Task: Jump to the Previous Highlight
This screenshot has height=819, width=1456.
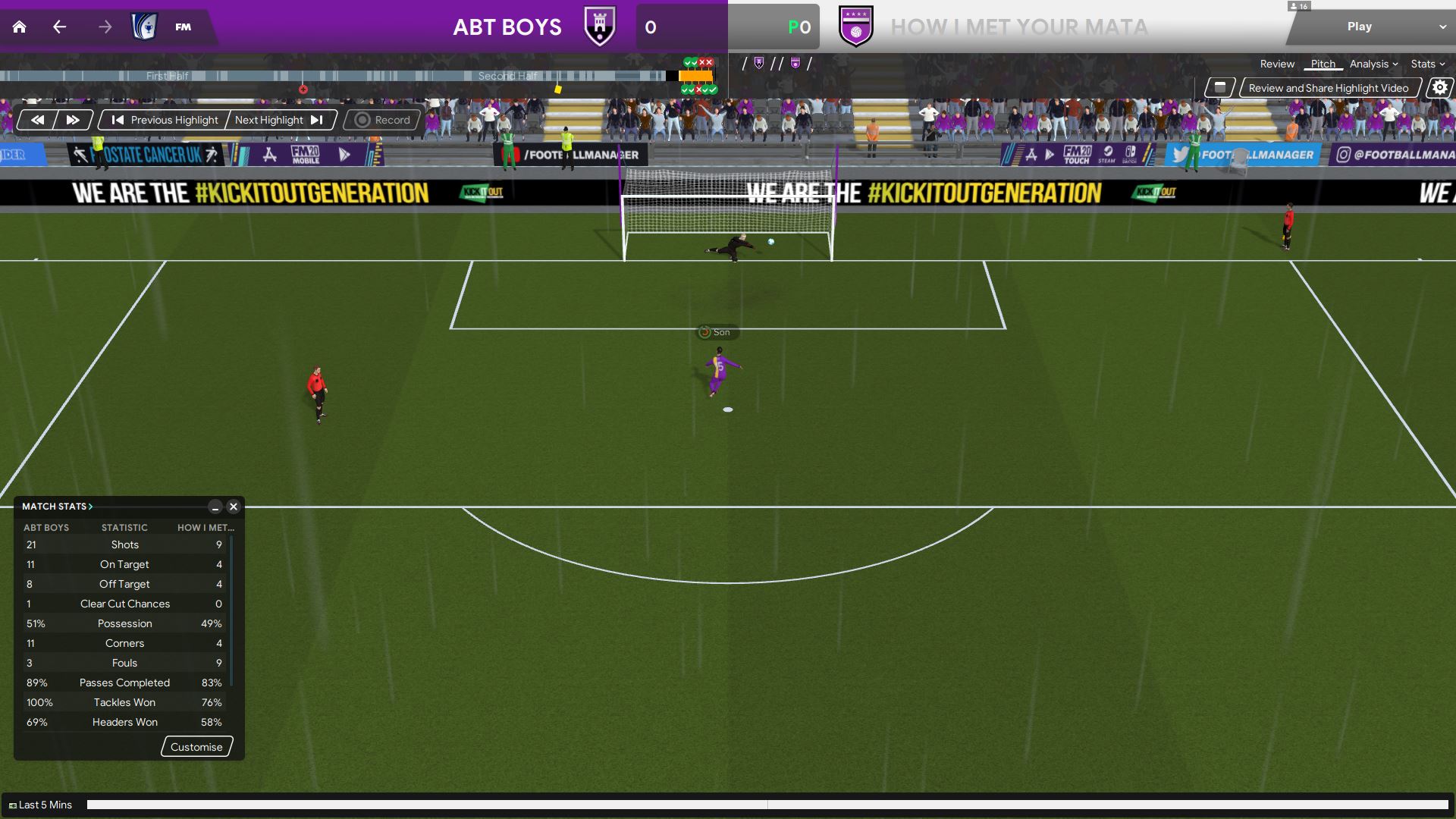Action: tap(165, 120)
